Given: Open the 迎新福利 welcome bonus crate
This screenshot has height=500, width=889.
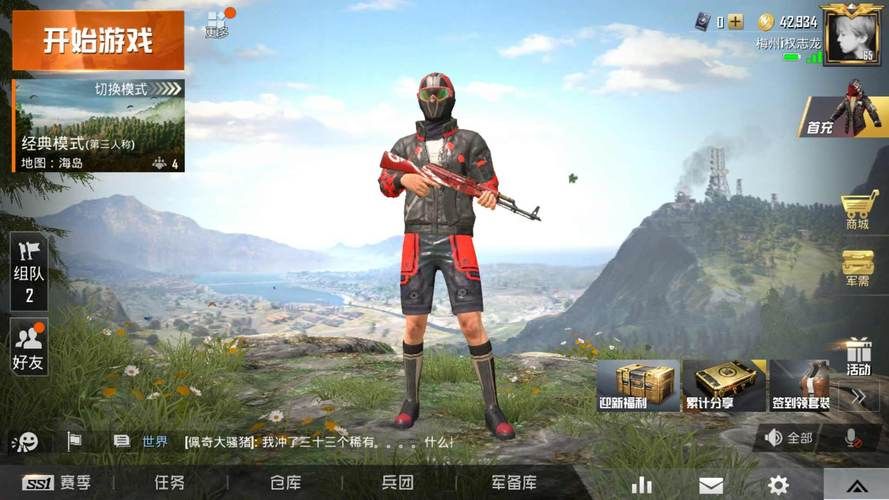Looking at the screenshot, I should (x=637, y=386).
